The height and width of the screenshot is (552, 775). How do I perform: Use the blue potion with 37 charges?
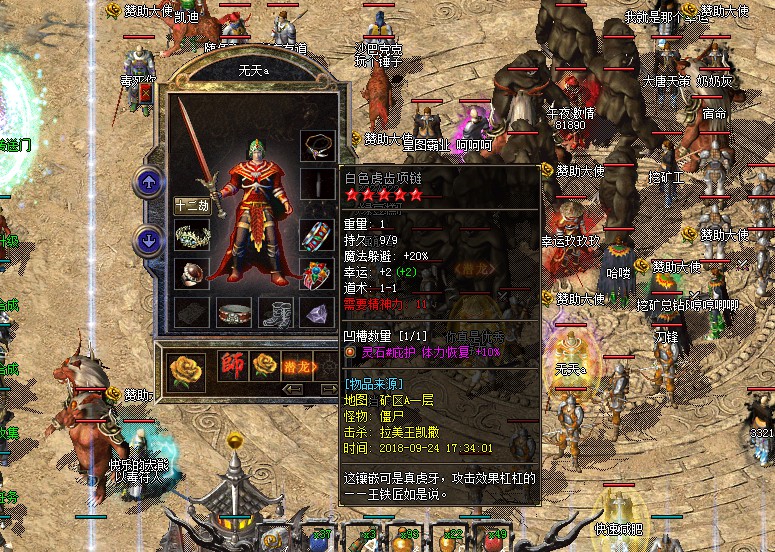[x=318, y=539]
